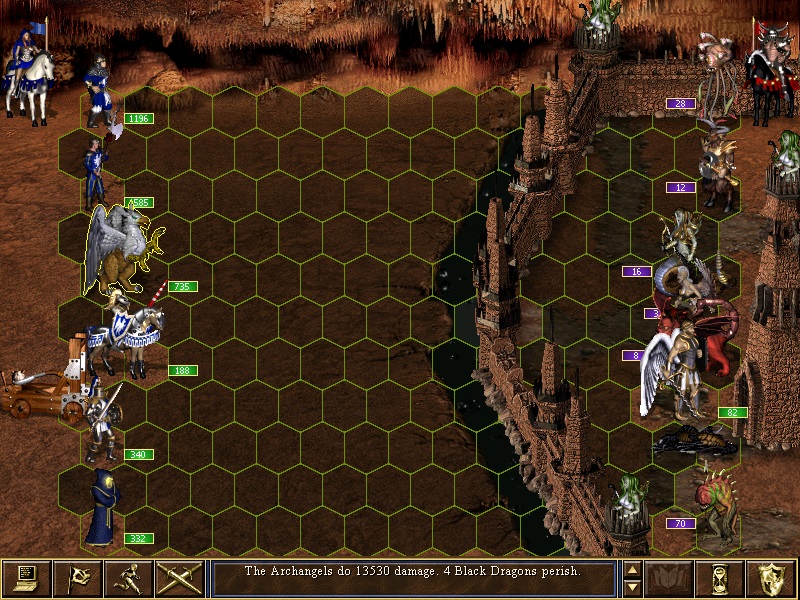Toggle auto-combat with the crossed swords
800x600 pixels.
coord(179,578)
